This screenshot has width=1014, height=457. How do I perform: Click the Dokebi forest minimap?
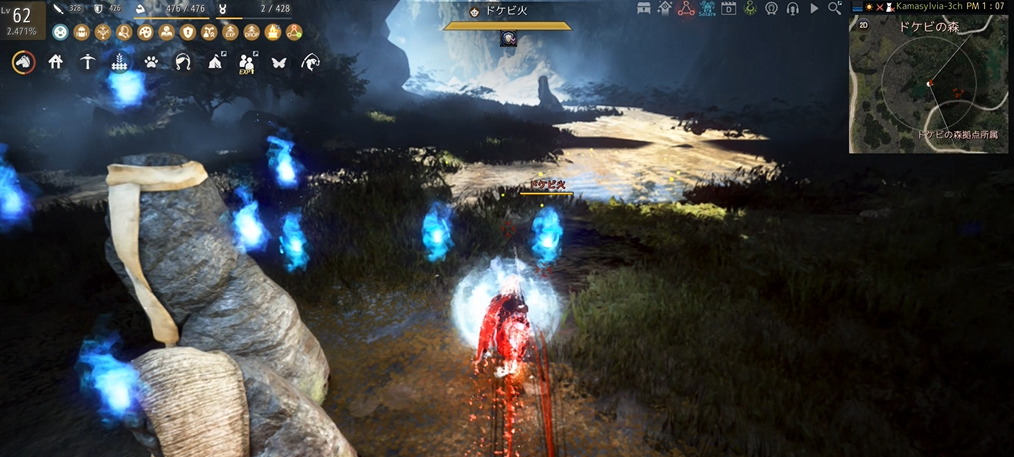tap(930, 85)
